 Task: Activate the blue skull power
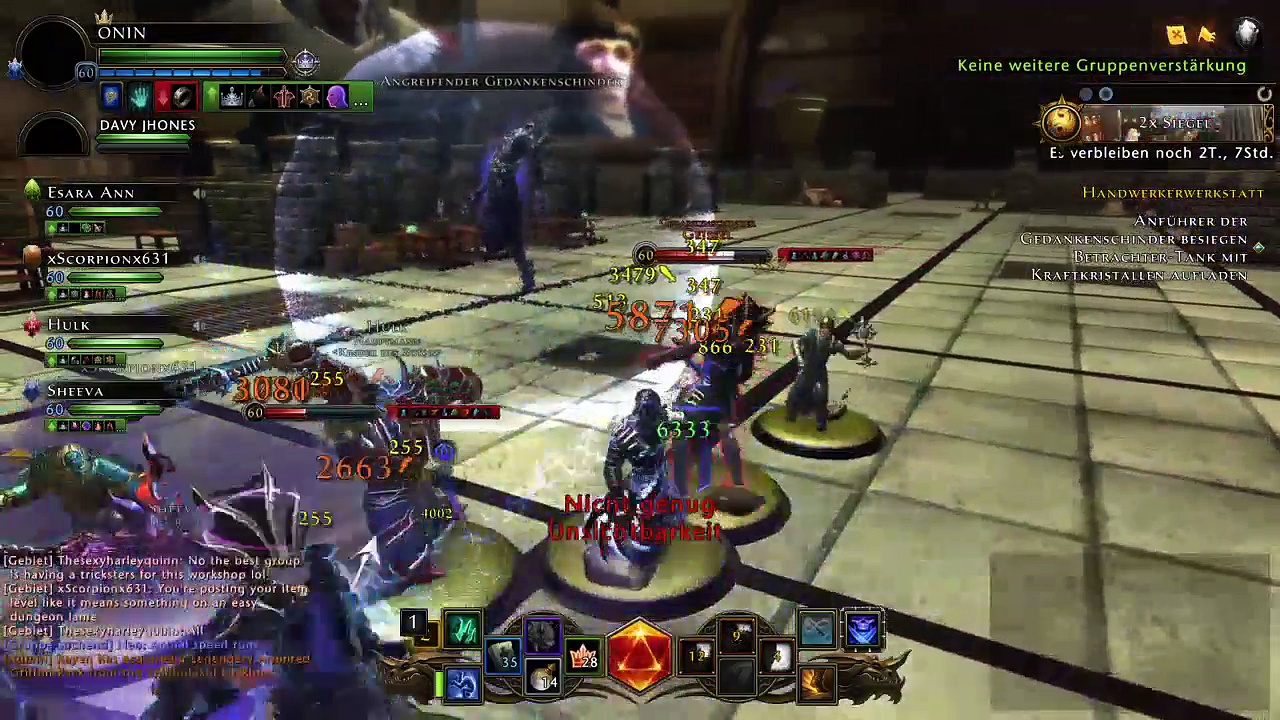pos(862,629)
